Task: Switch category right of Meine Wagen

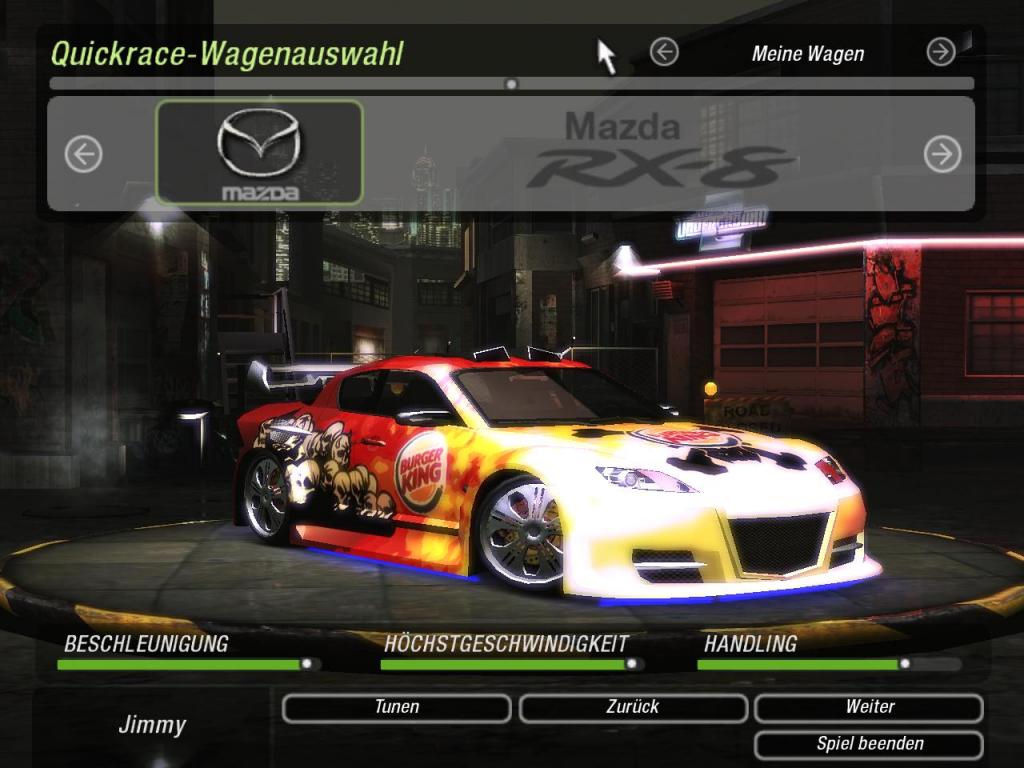Action: (941, 52)
